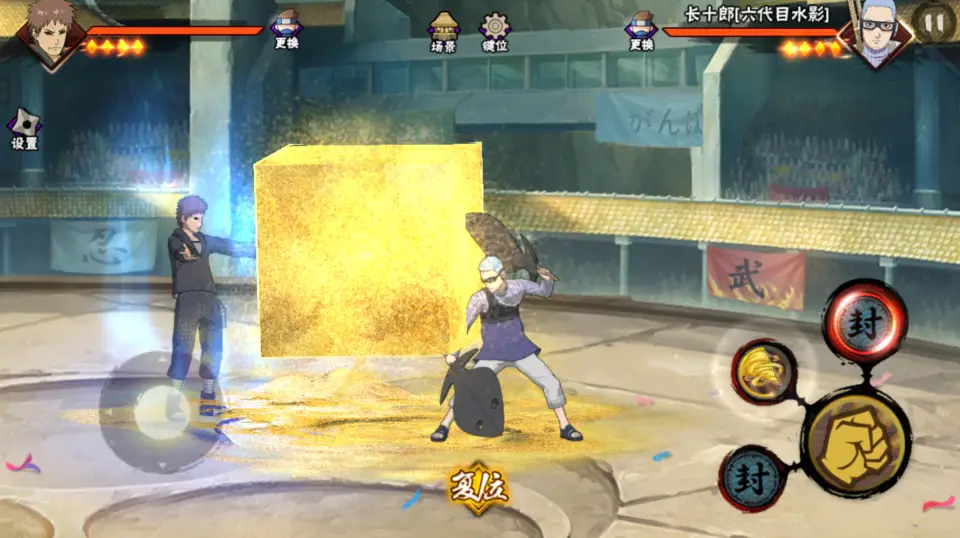Open 设置 settings shuriken icon
Image resolution: width=960 pixels, height=538 pixels.
point(24,129)
